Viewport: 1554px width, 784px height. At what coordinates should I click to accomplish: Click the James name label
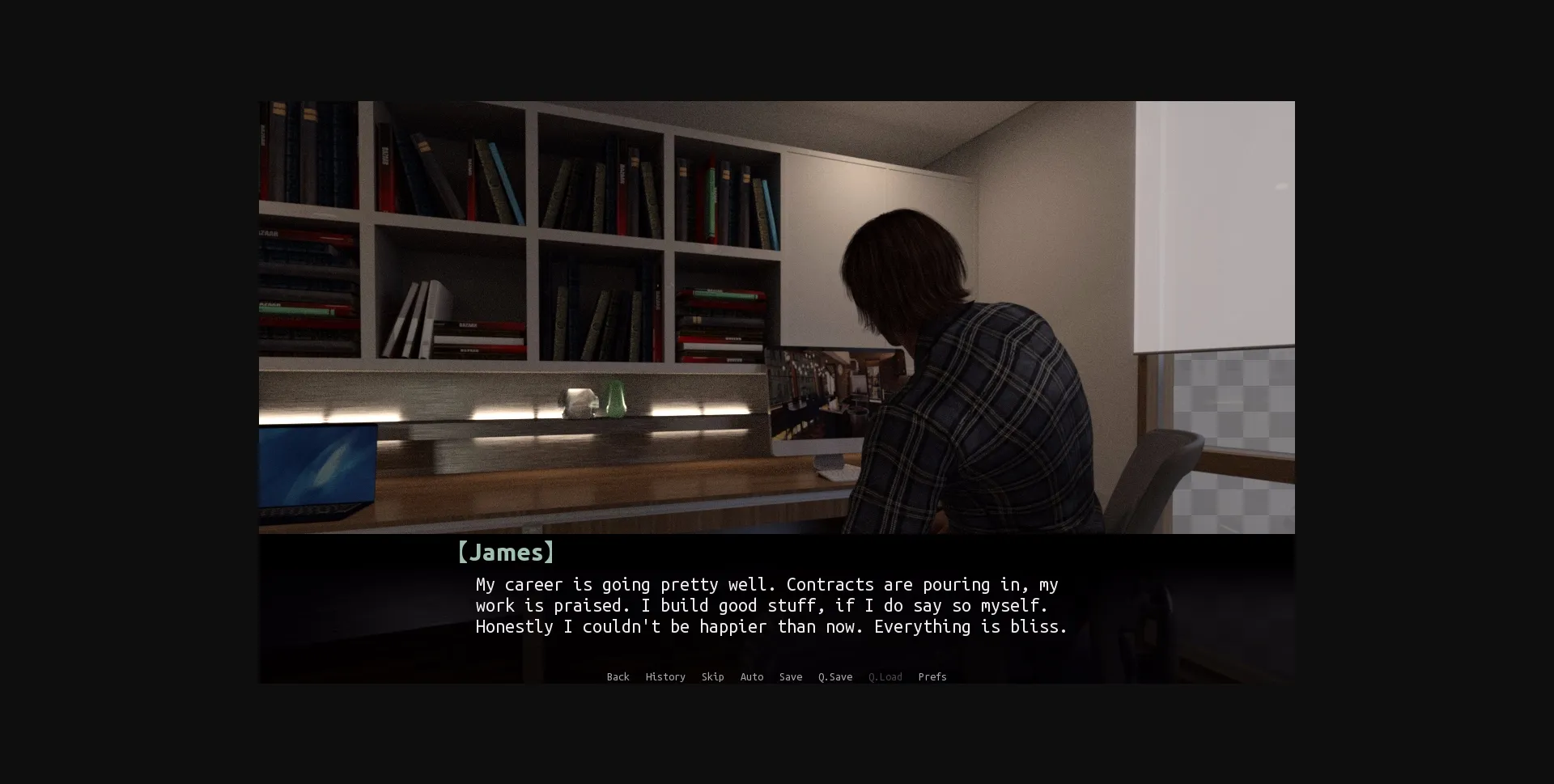506,553
